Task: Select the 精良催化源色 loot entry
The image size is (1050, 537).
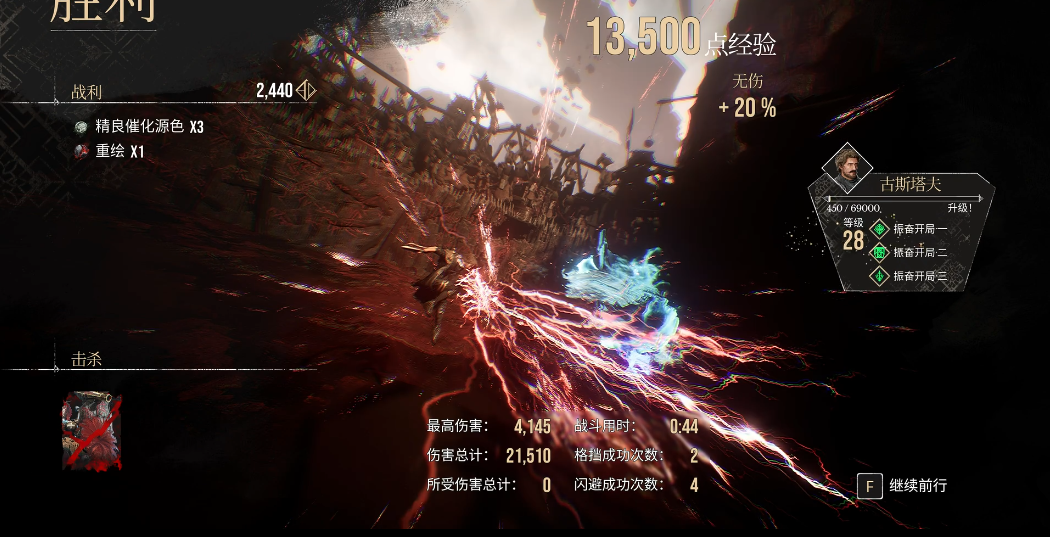Action: pyautogui.click(x=140, y=127)
